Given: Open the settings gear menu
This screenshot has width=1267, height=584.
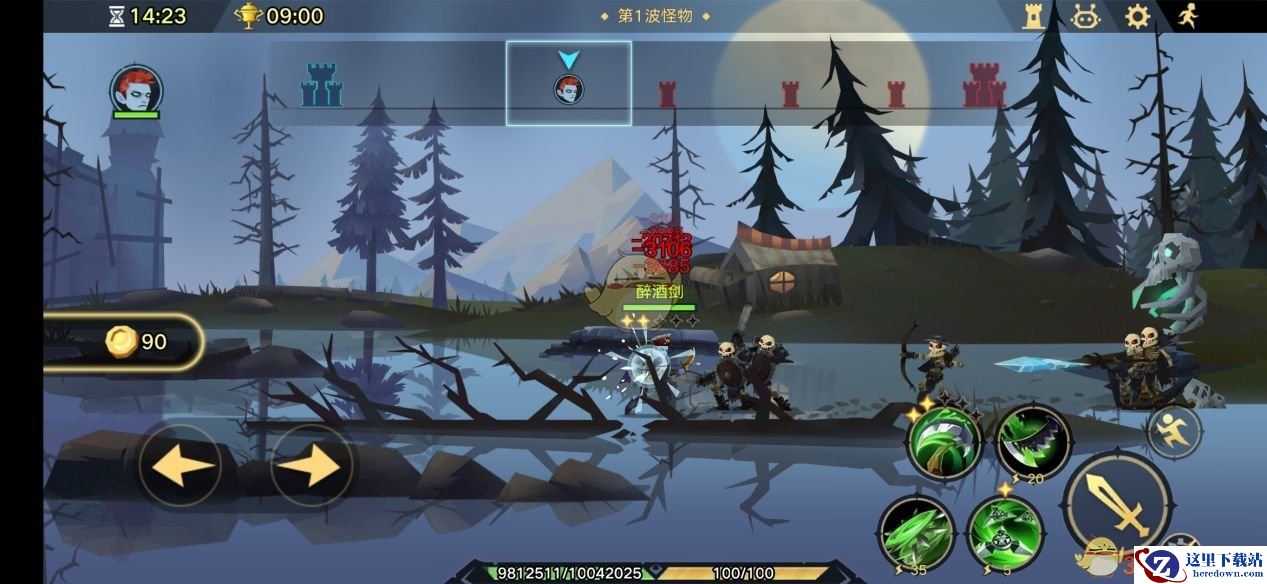Looking at the screenshot, I should [1137, 16].
